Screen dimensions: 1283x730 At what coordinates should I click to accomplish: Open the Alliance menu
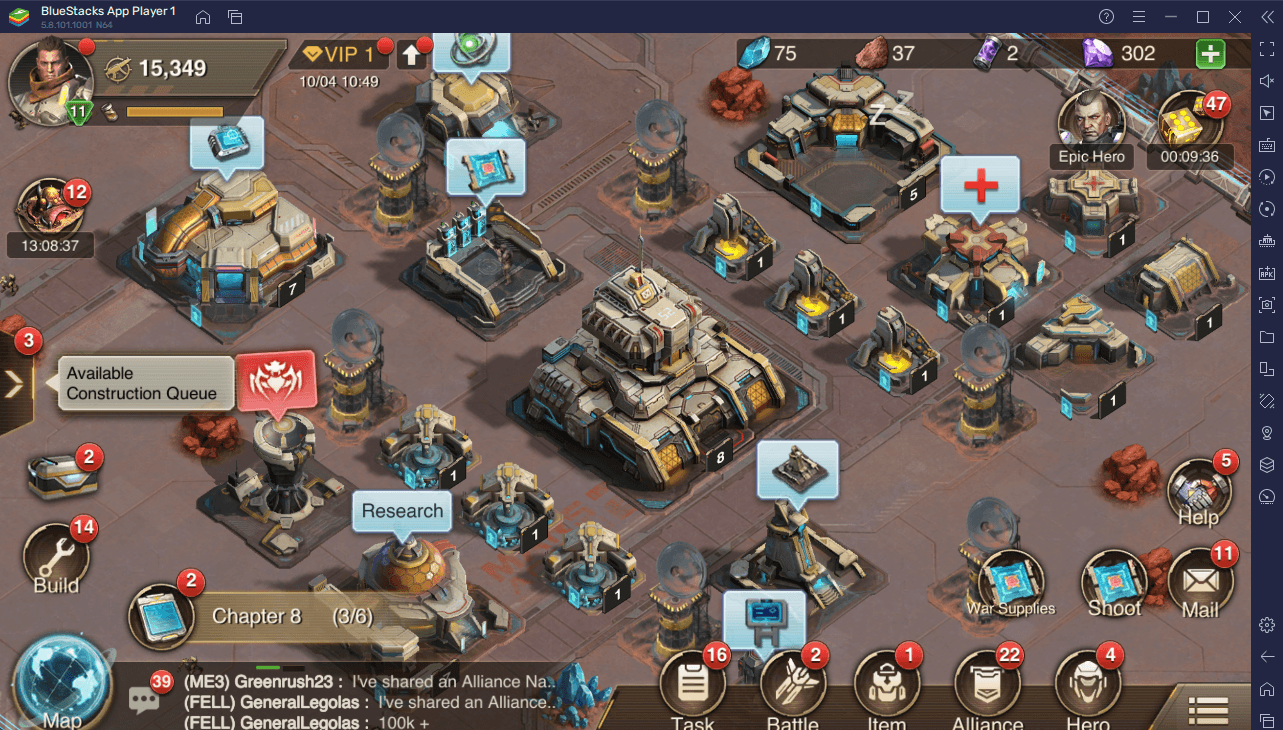987,688
